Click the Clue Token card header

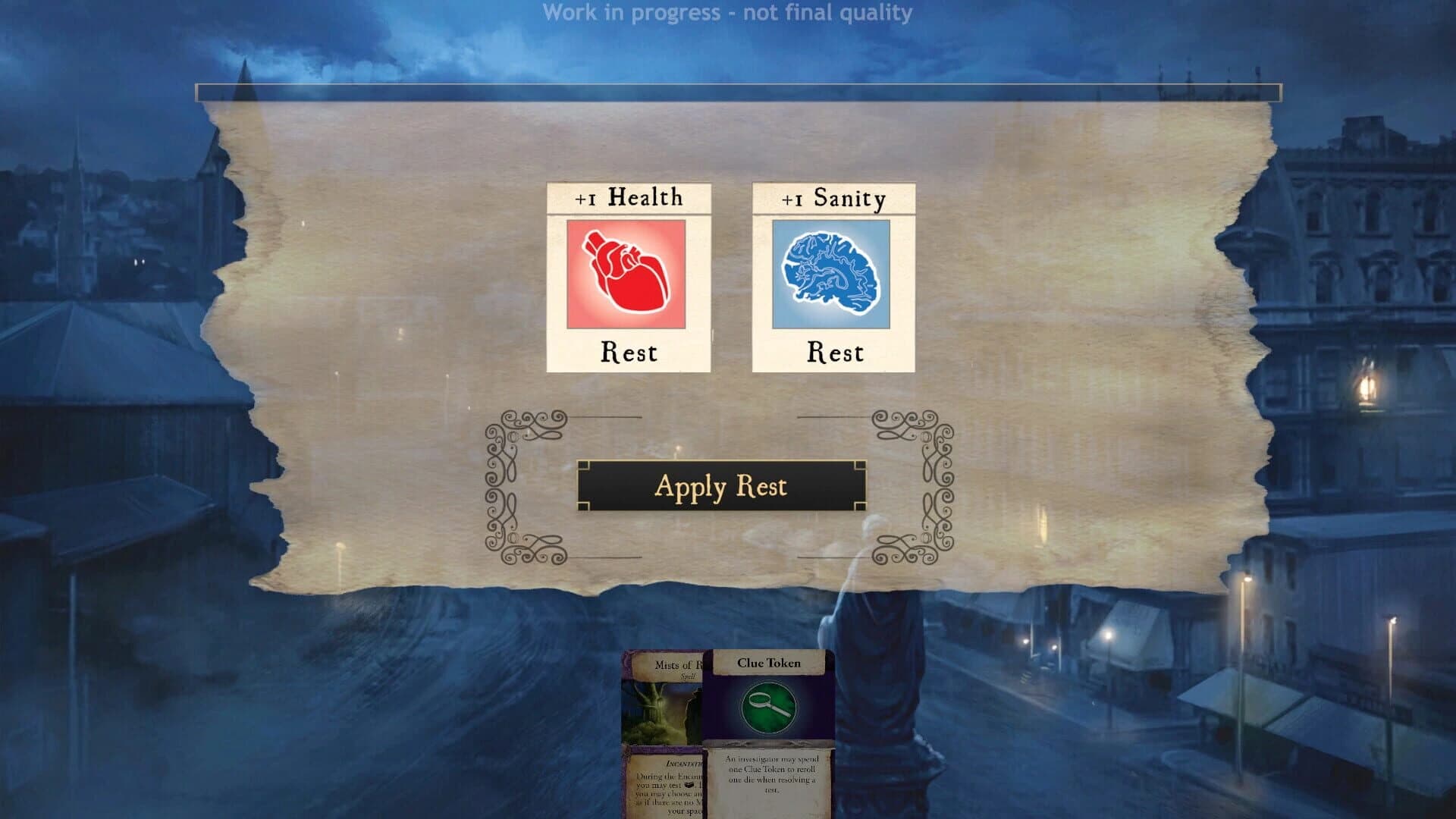pos(767,662)
